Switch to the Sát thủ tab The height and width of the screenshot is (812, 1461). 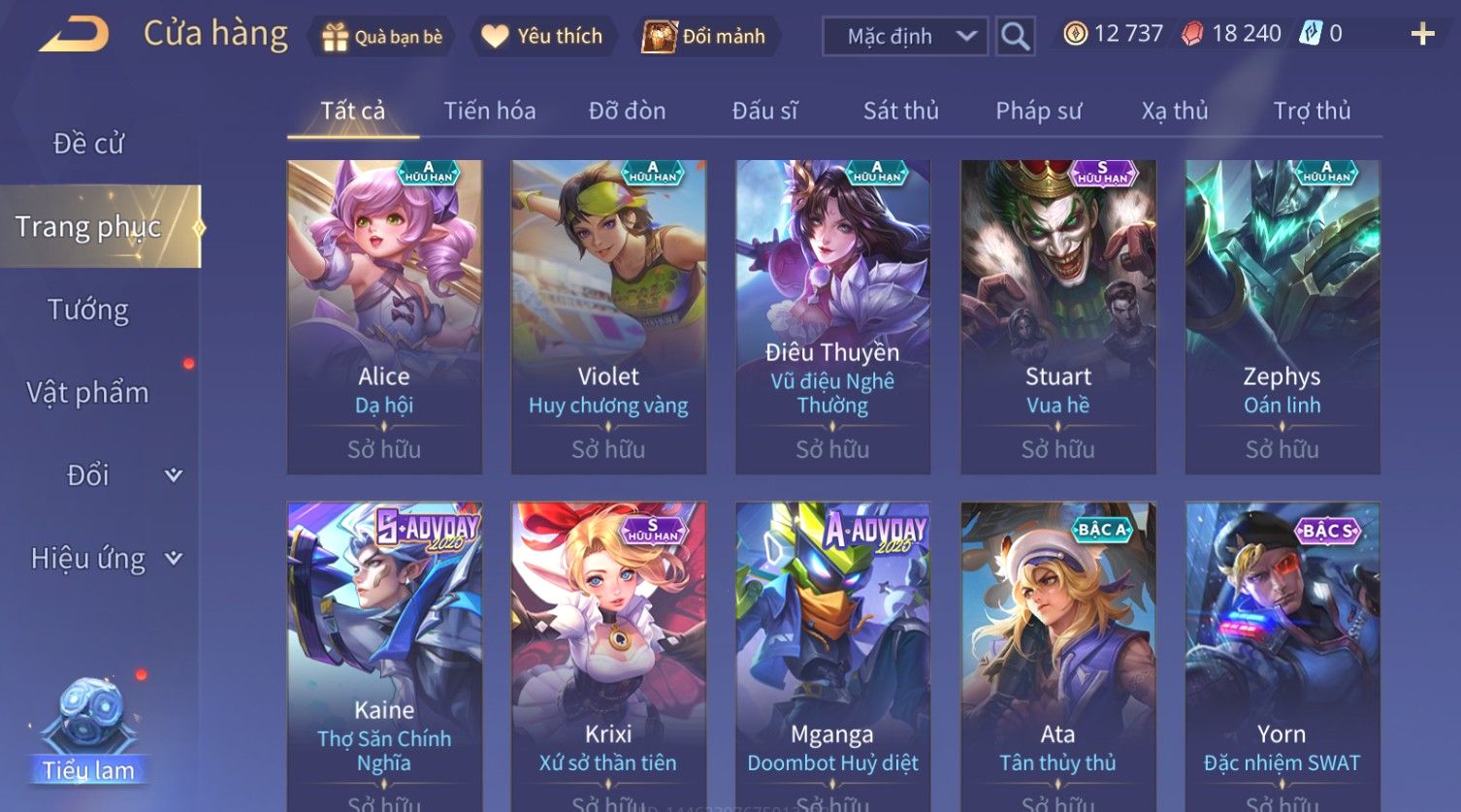[900, 112]
